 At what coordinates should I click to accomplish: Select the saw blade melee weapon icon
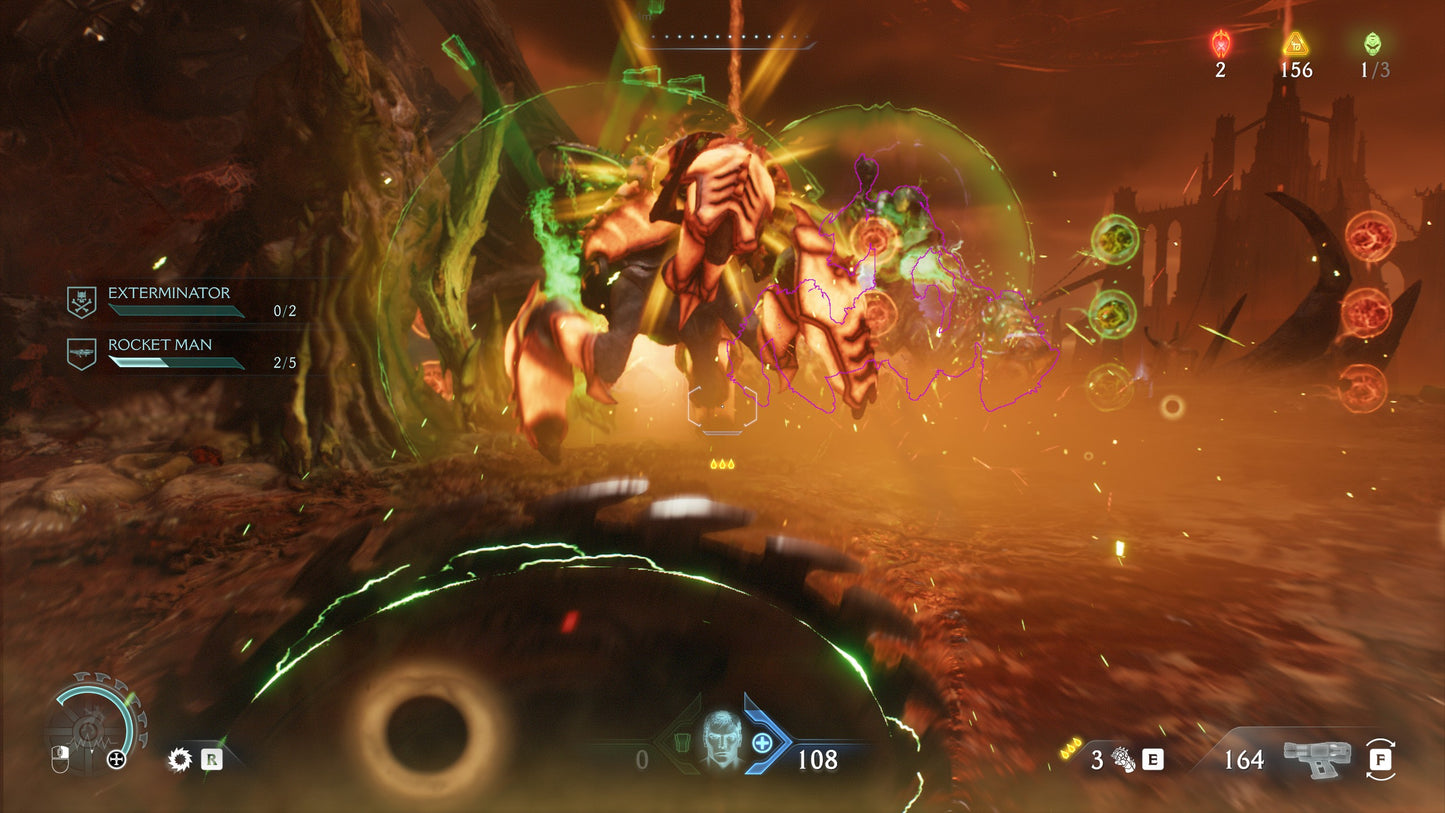click(180, 761)
